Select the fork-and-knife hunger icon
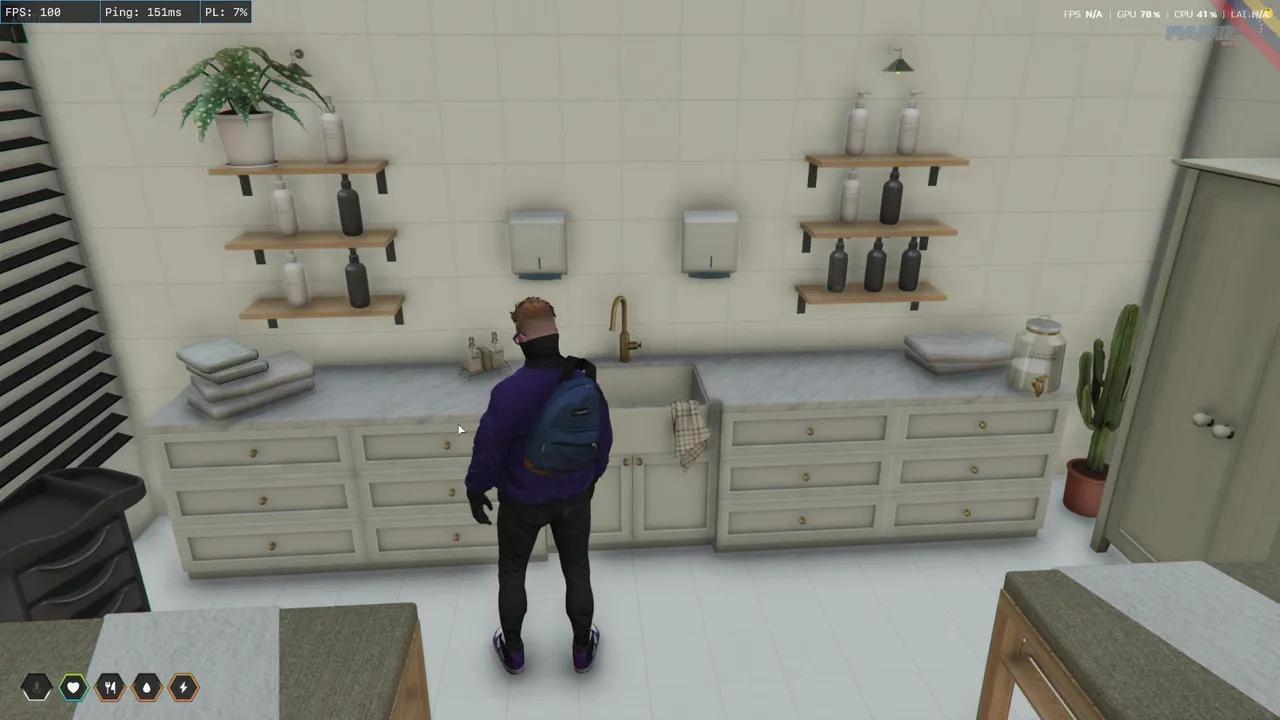Viewport: 1280px width, 720px height. tap(109, 686)
